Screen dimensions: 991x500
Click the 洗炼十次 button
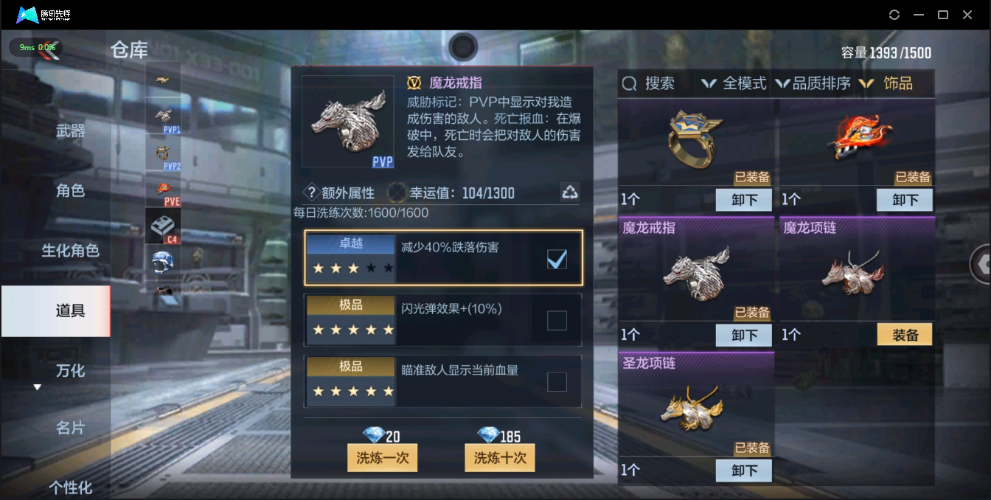[500, 457]
